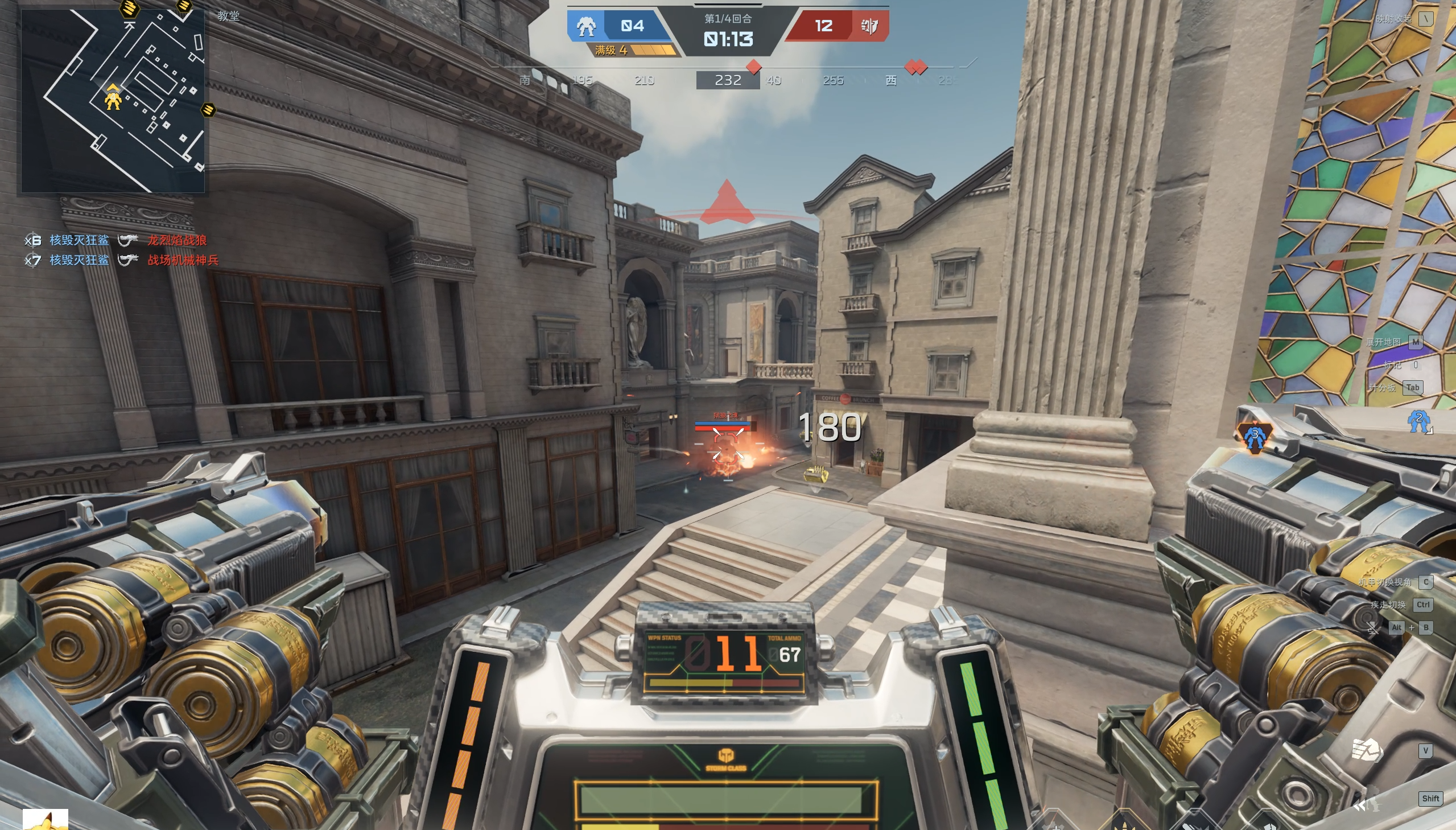The image size is (1456, 830).
Task: Open the 计分板 scoreboard label
Action: tap(1382, 388)
